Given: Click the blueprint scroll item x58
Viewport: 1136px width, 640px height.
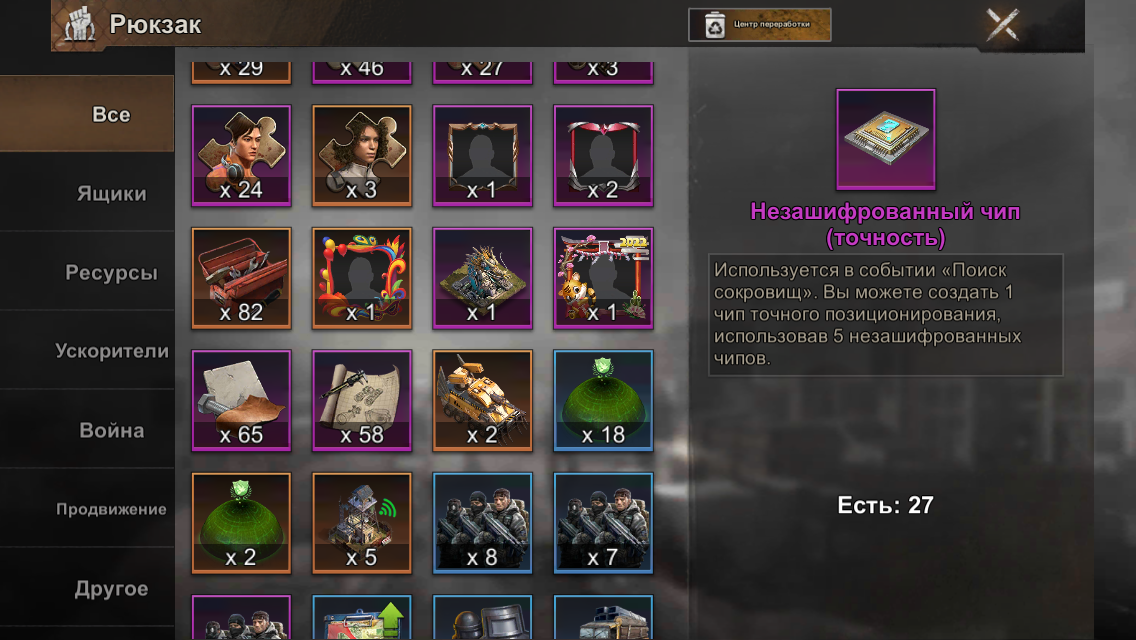Looking at the screenshot, I should click(362, 400).
